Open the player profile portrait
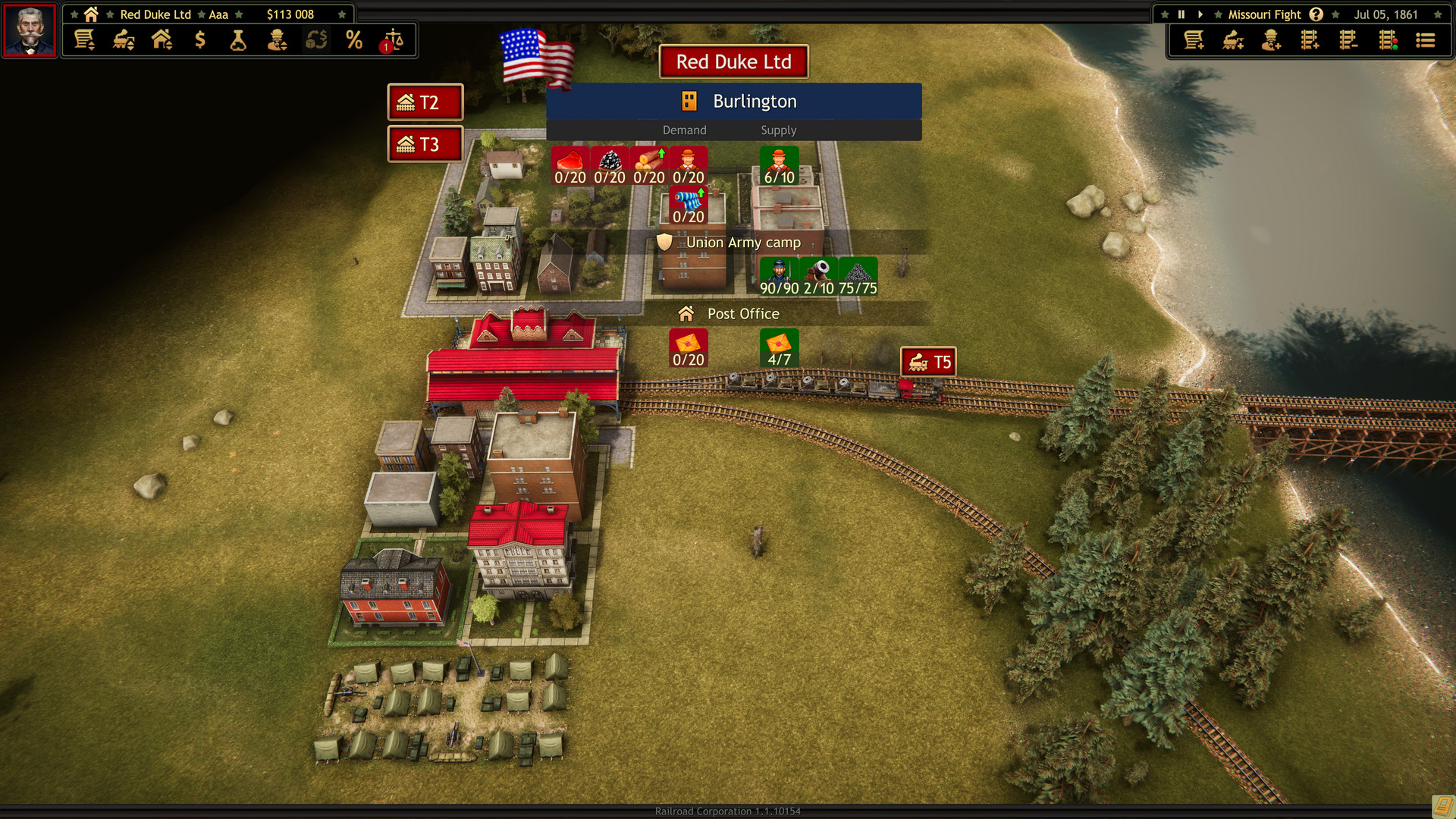 29,32
